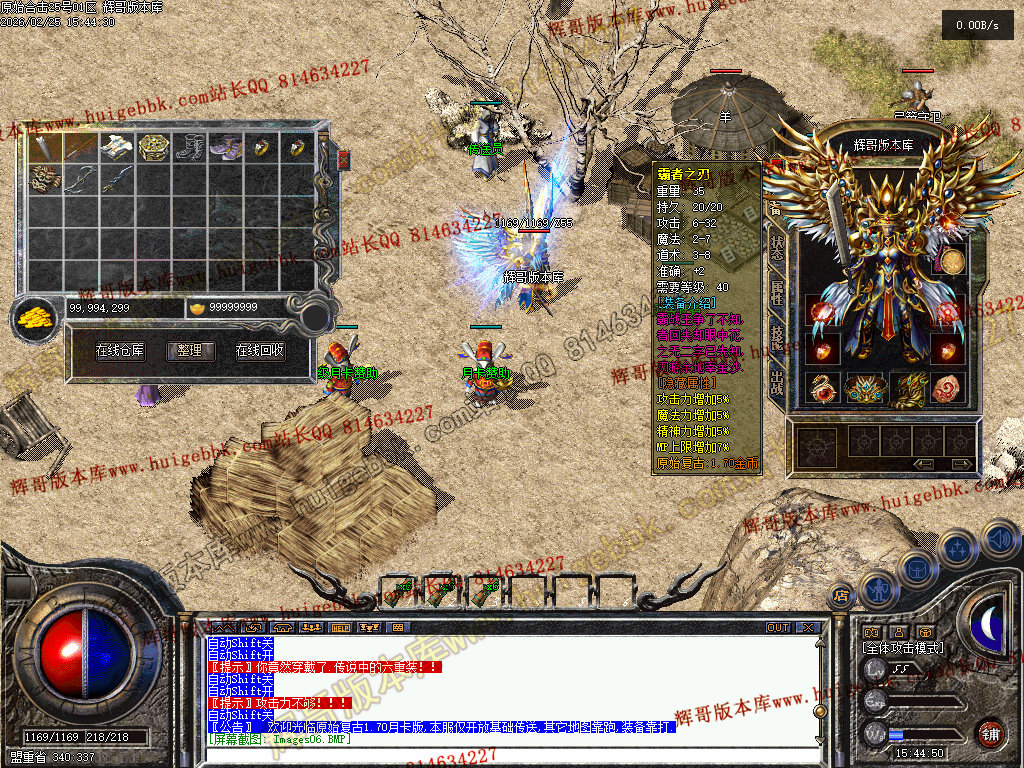Click the gold coin pile icon
1024x768 pixels.
pyautogui.click(x=36, y=319)
